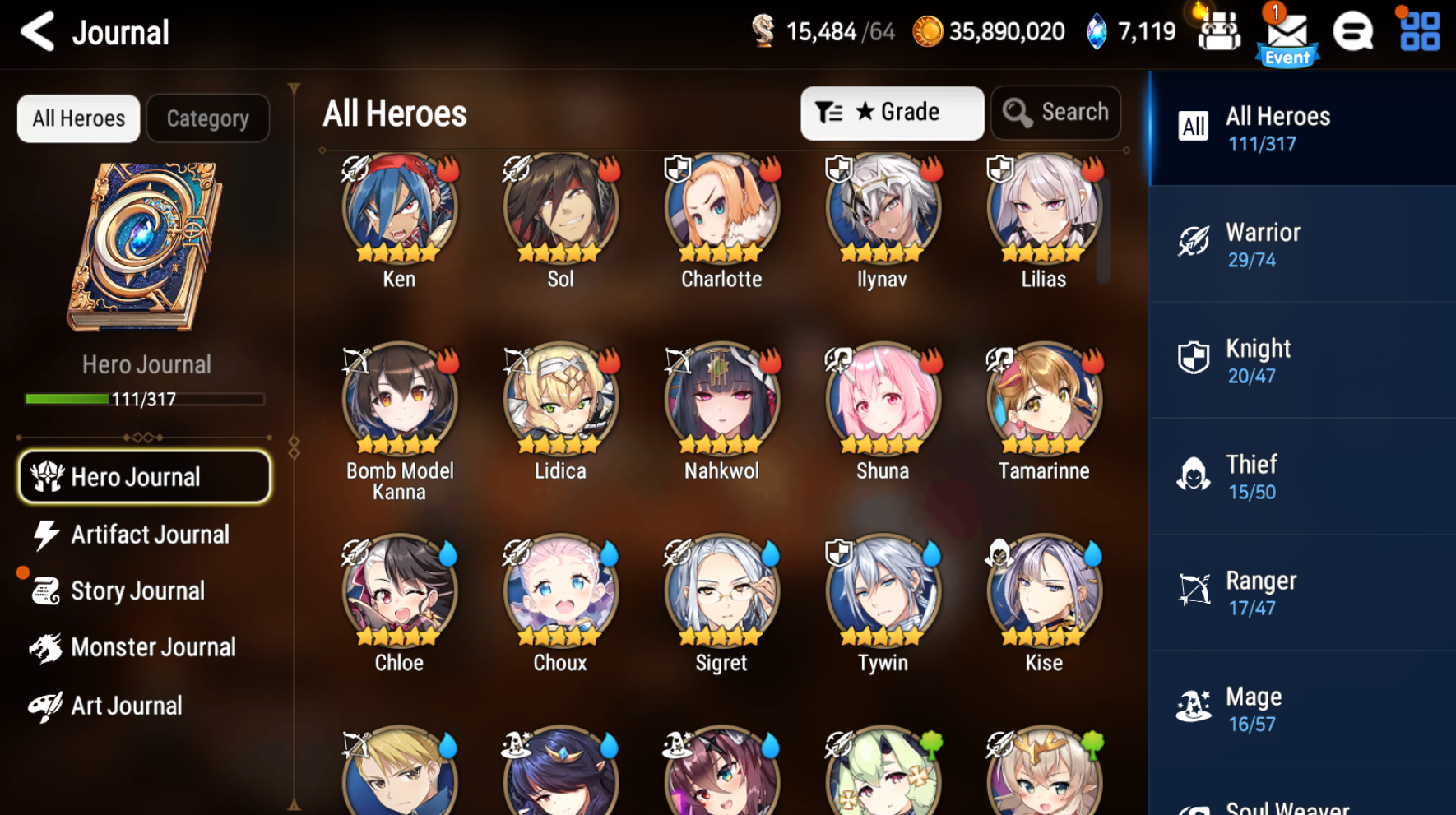Select the All Heroes pill on the left

click(78, 118)
